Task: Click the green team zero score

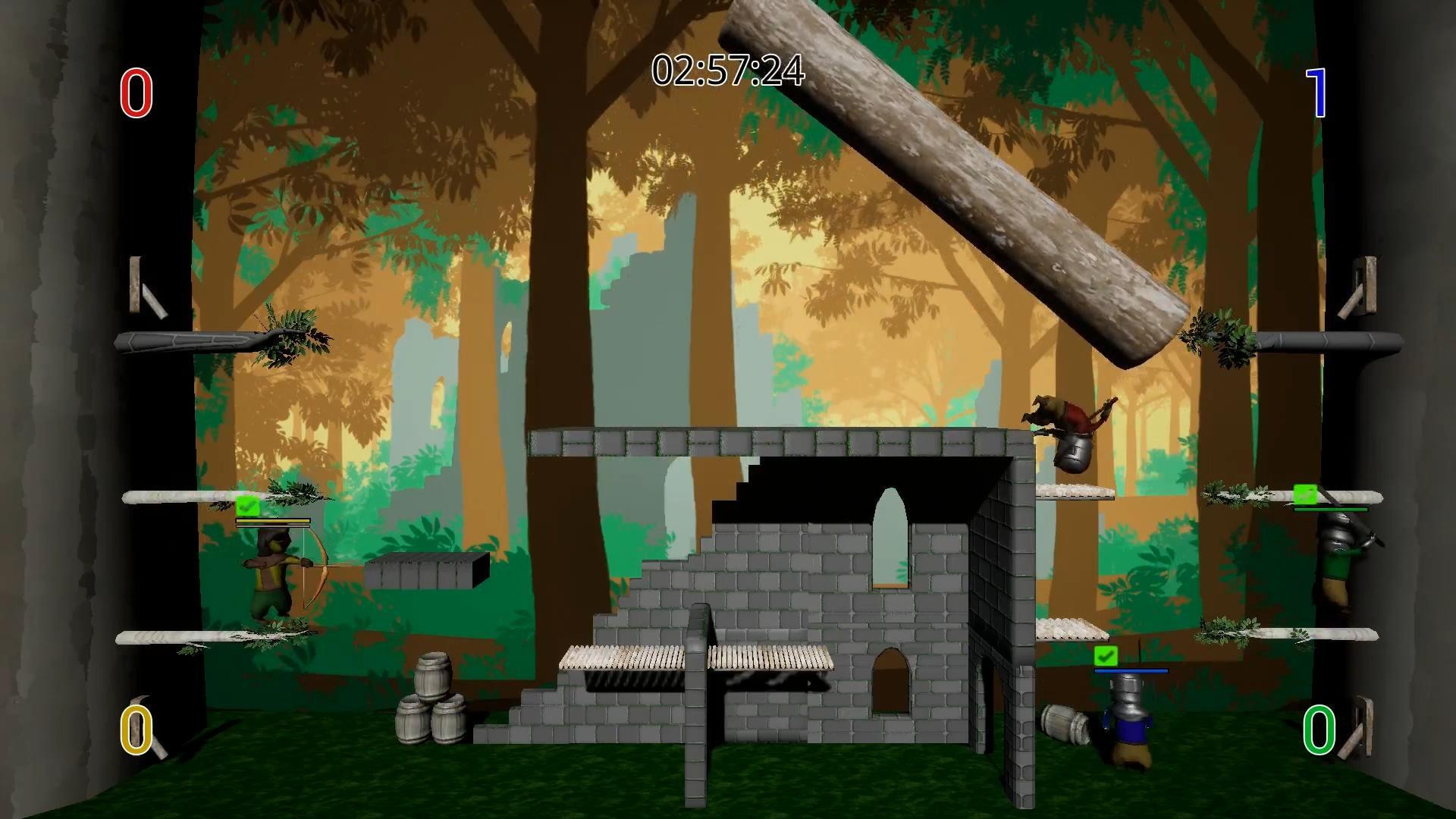Action: pyautogui.click(x=1321, y=730)
